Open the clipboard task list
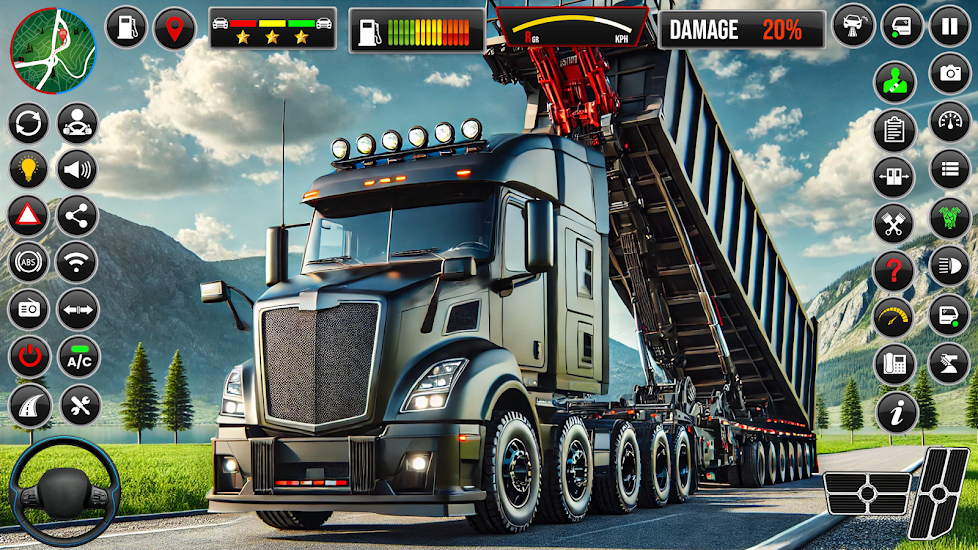 (x=894, y=129)
